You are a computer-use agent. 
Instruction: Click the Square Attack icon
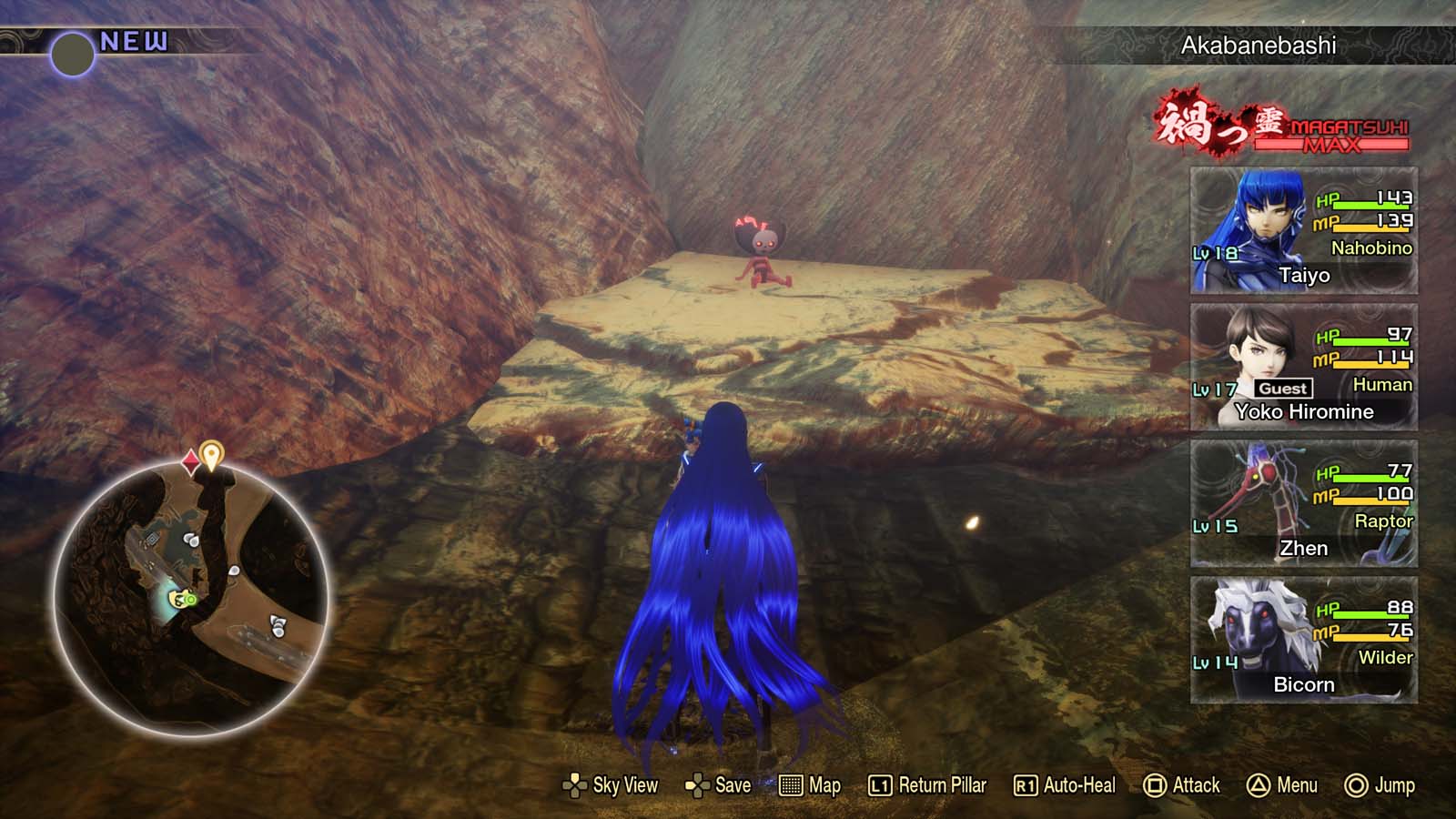pyautogui.click(x=1156, y=784)
